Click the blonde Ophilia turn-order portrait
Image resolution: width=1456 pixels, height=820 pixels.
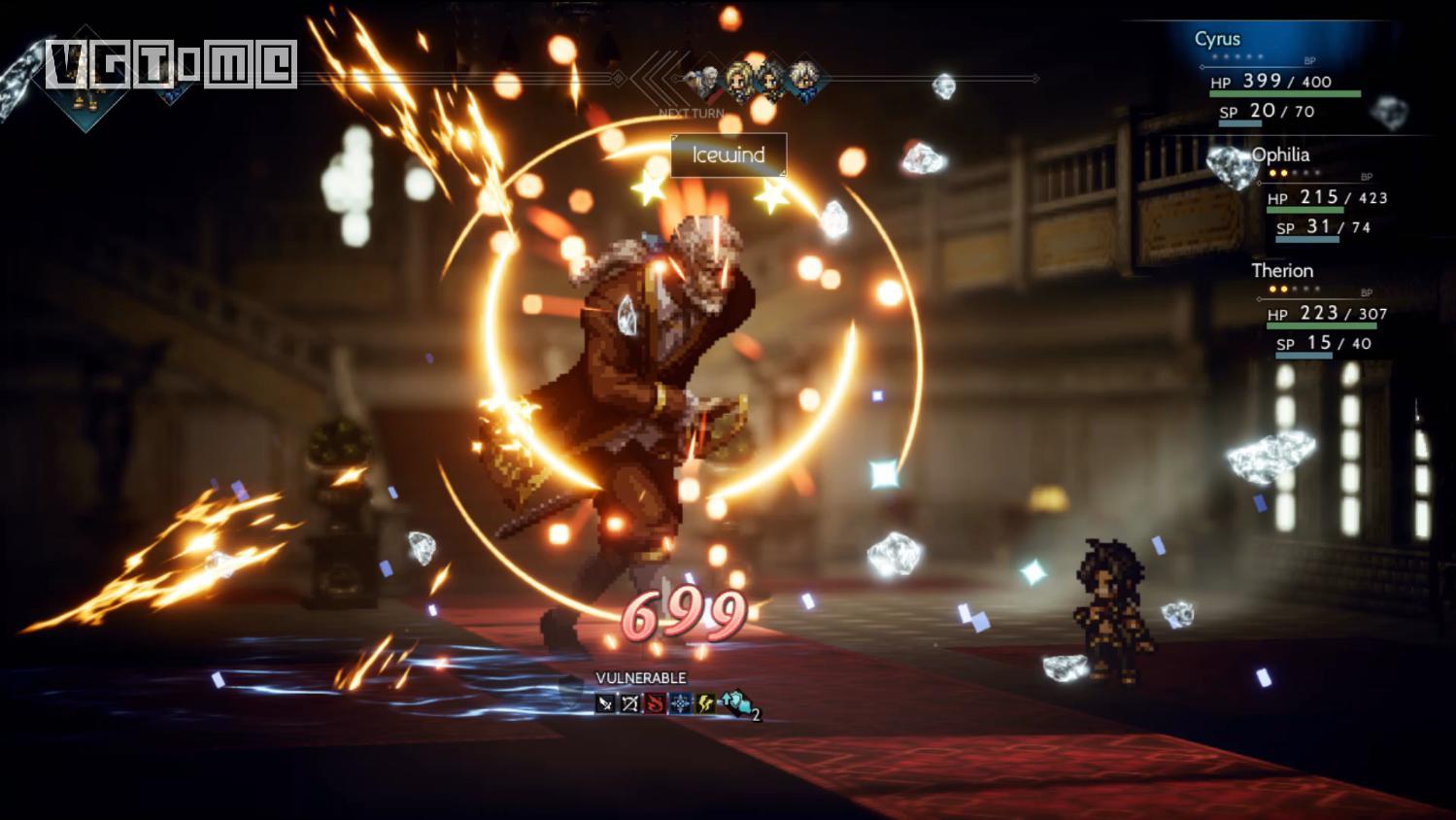point(738,80)
